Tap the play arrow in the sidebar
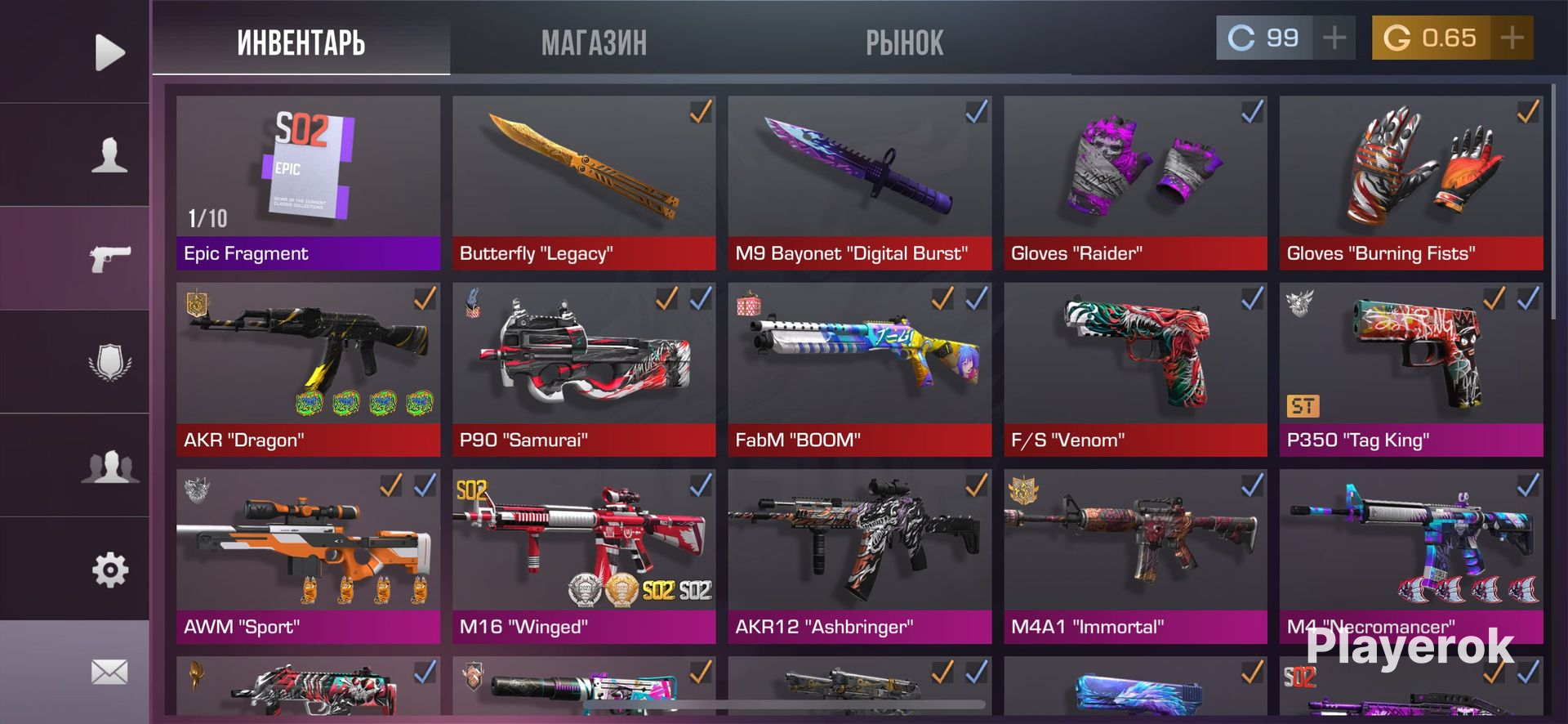The image size is (1568, 724). [x=109, y=52]
